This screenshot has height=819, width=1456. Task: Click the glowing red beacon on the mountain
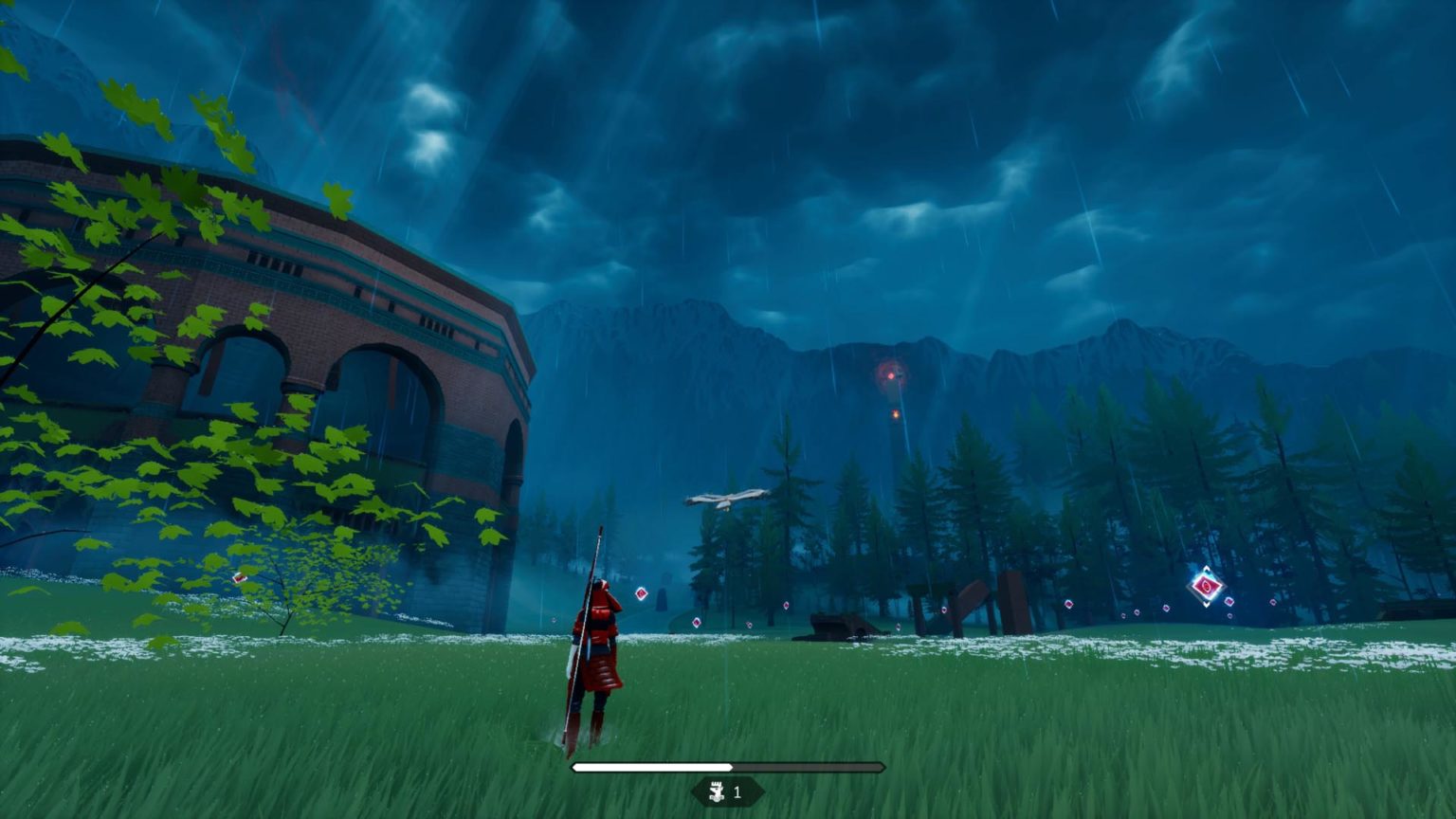(889, 373)
